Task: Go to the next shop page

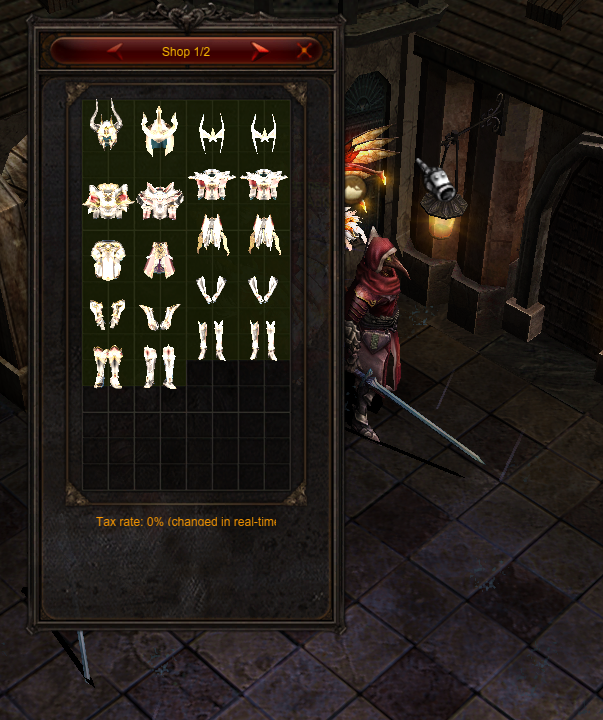Action: coord(261,50)
